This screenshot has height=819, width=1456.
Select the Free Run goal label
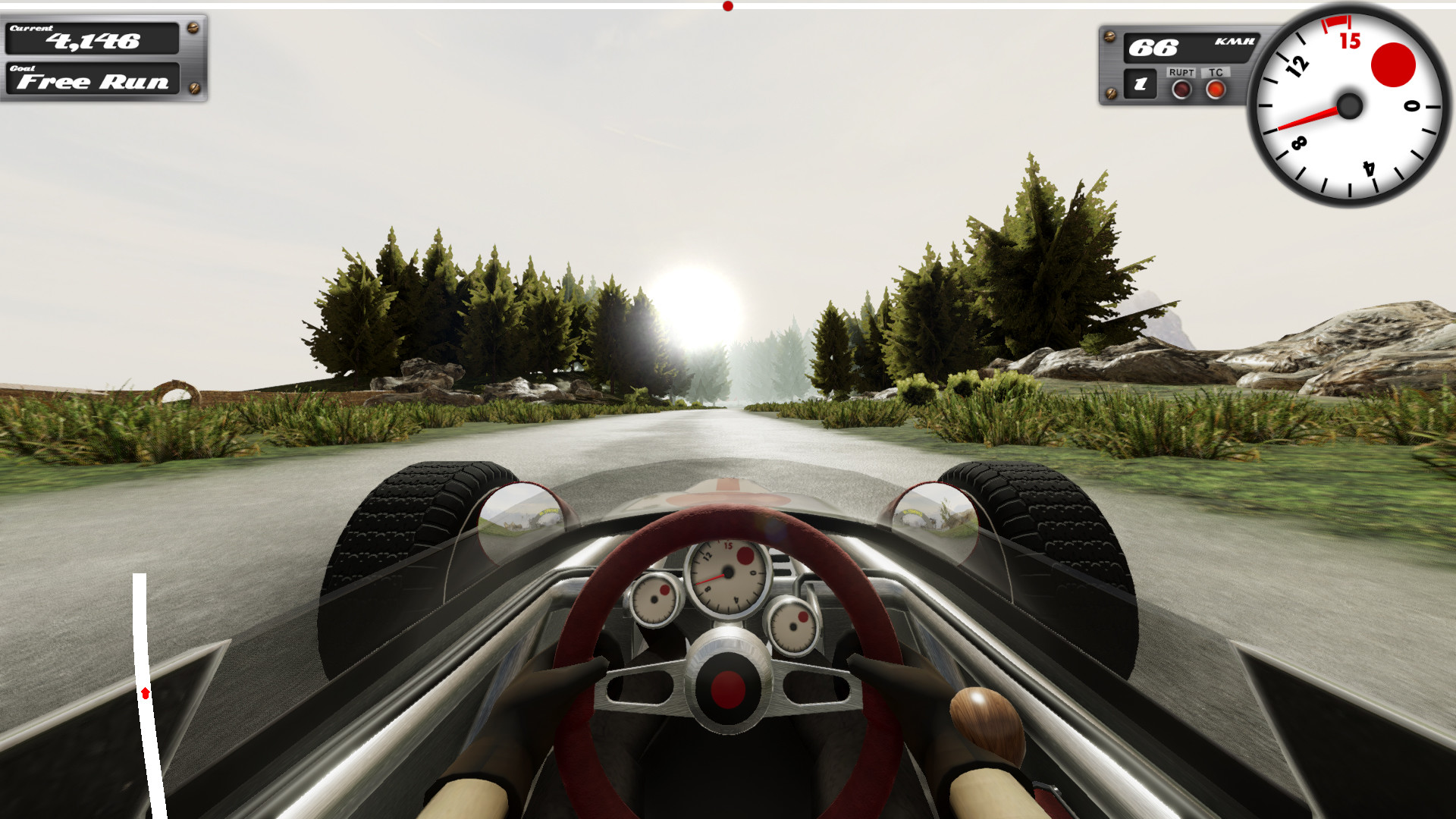point(91,81)
